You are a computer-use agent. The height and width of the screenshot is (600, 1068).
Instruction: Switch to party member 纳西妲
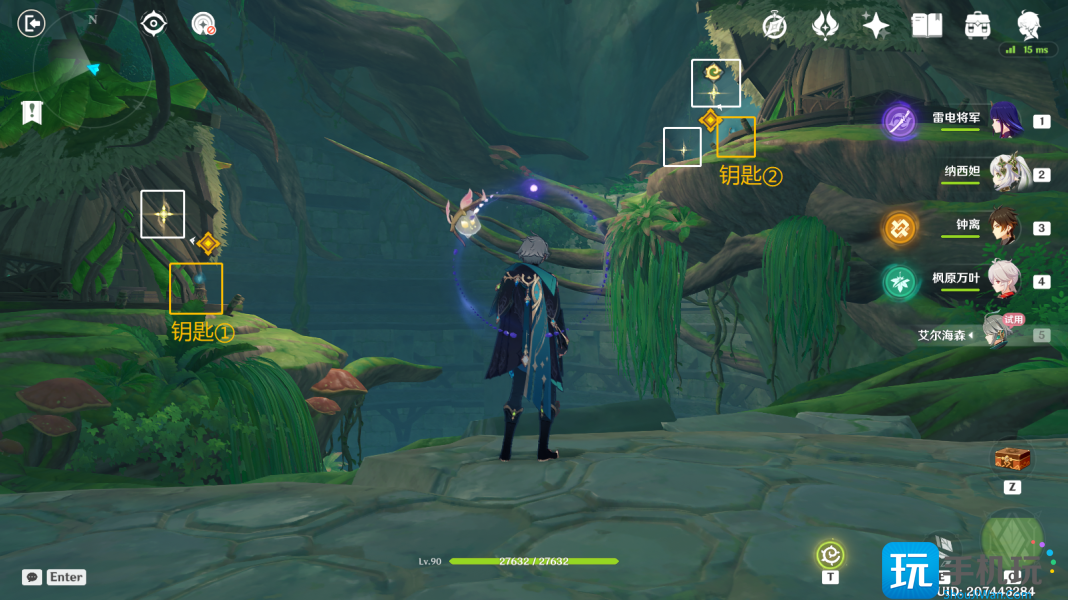tap(1003, 174)
